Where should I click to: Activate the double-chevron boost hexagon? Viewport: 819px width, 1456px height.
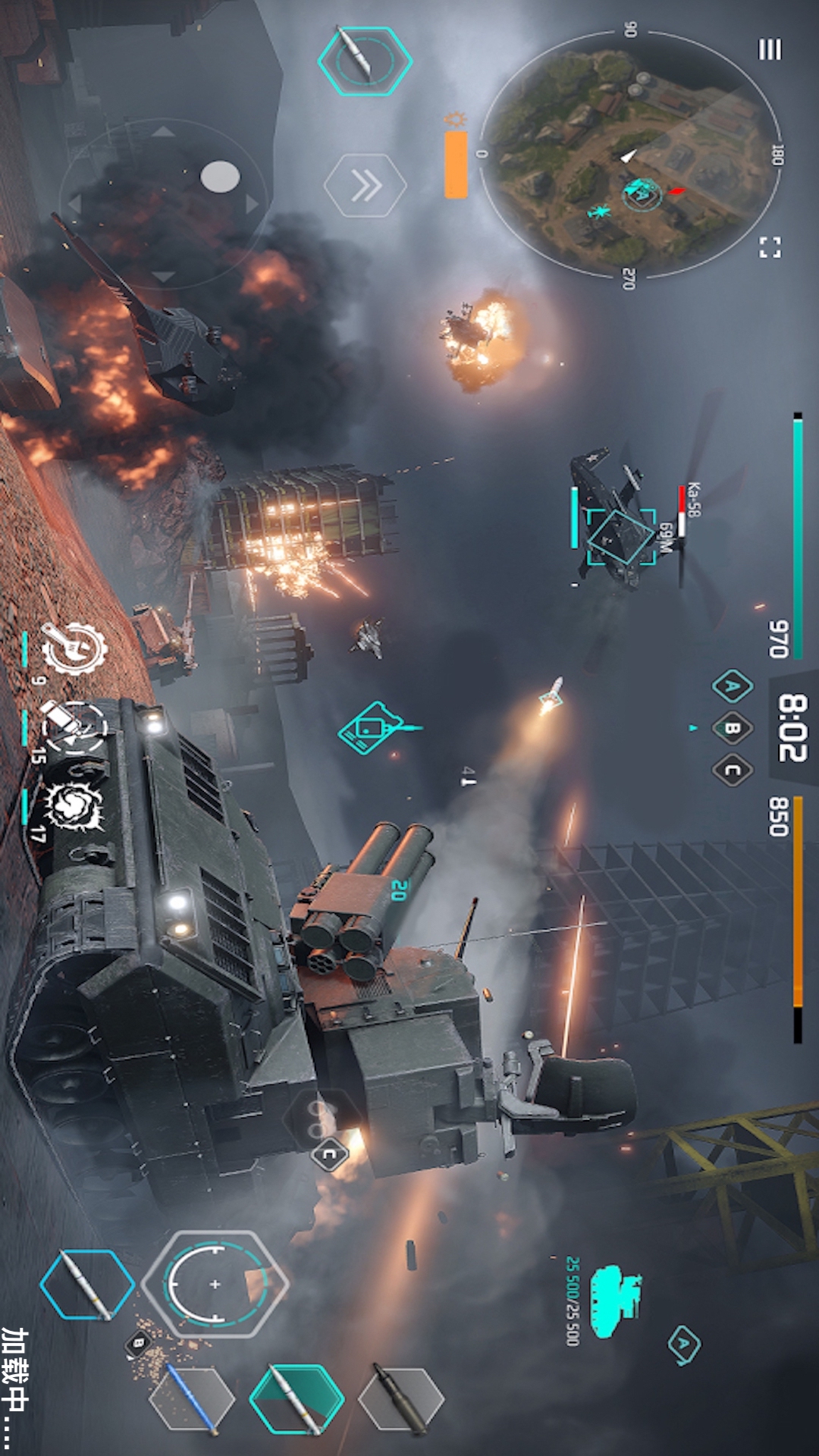[x=366, y=186]
